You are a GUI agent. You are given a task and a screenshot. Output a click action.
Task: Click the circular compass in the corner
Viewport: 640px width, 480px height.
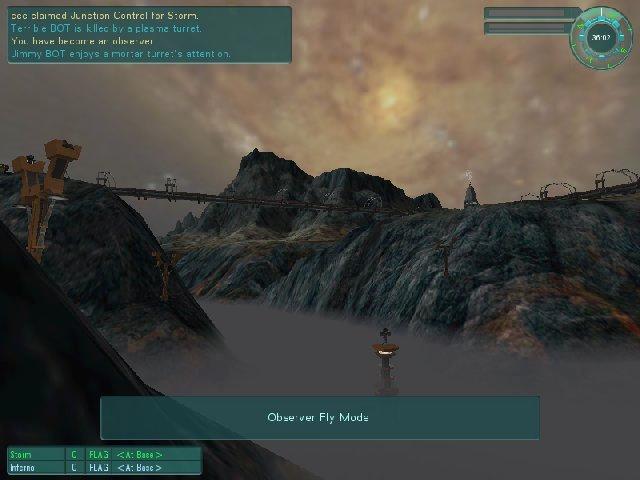pos(601,37)
